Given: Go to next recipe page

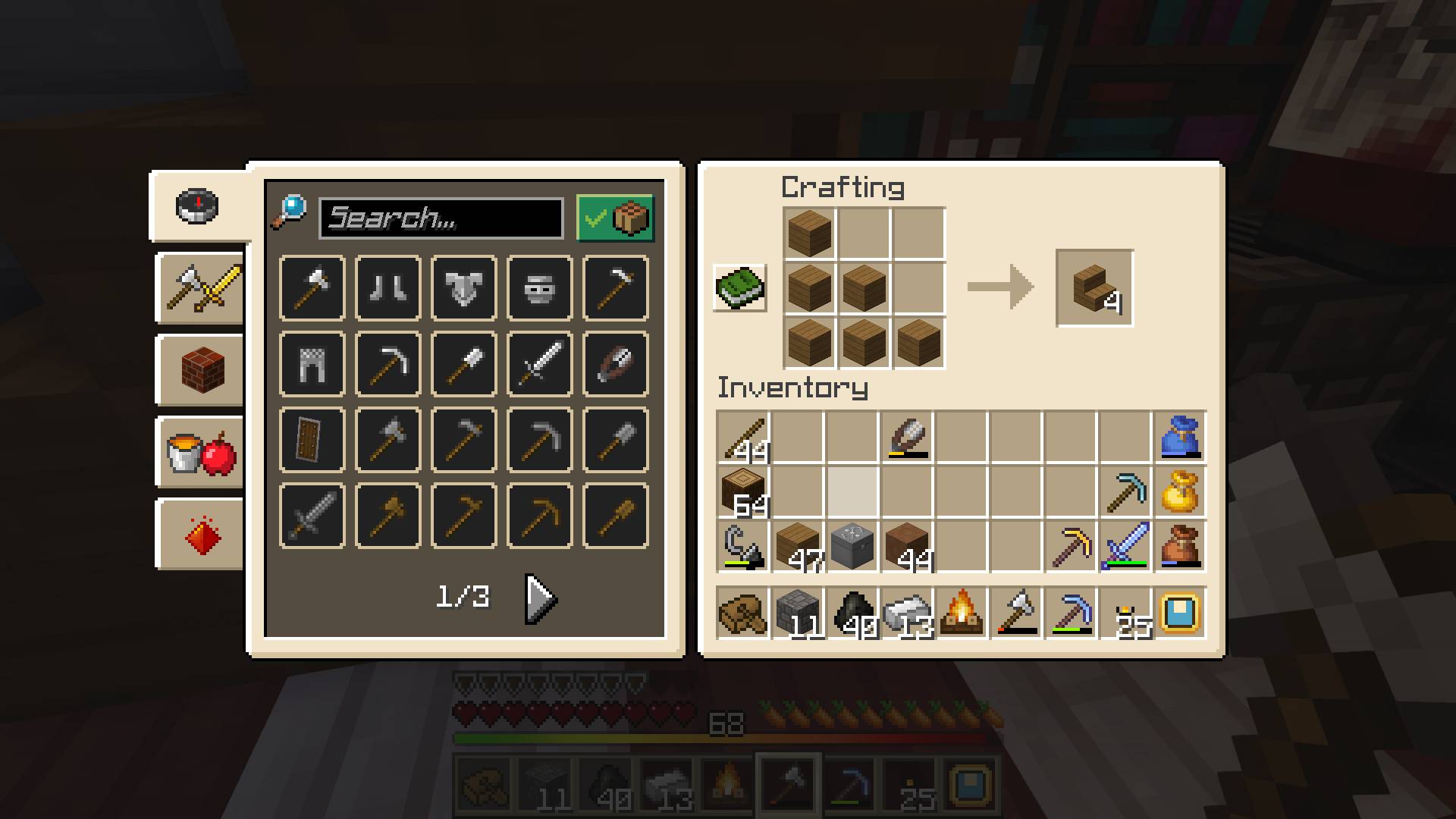Looking at the screenshot, I should (x=538, y=598).
